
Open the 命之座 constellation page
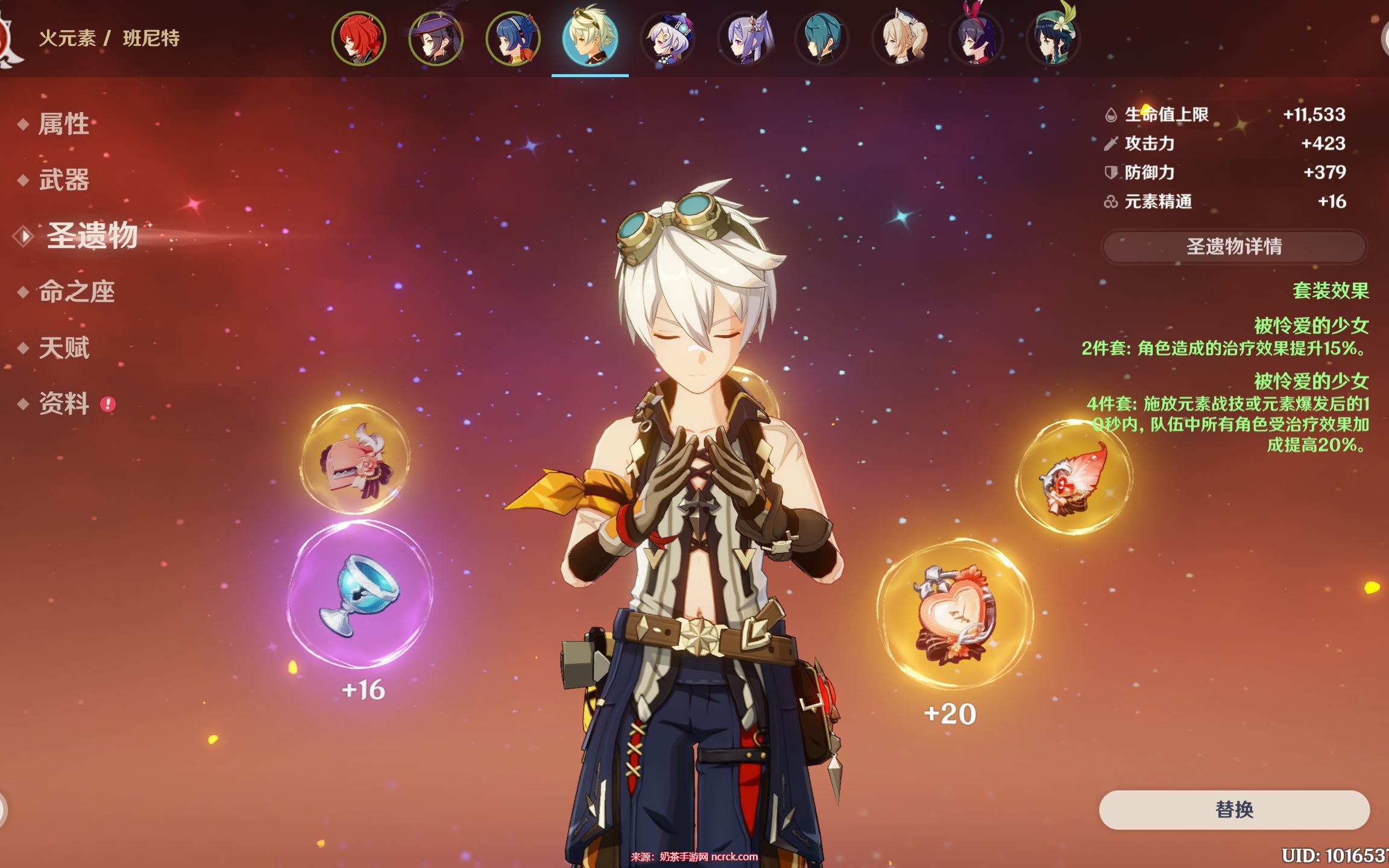(77, 292)
